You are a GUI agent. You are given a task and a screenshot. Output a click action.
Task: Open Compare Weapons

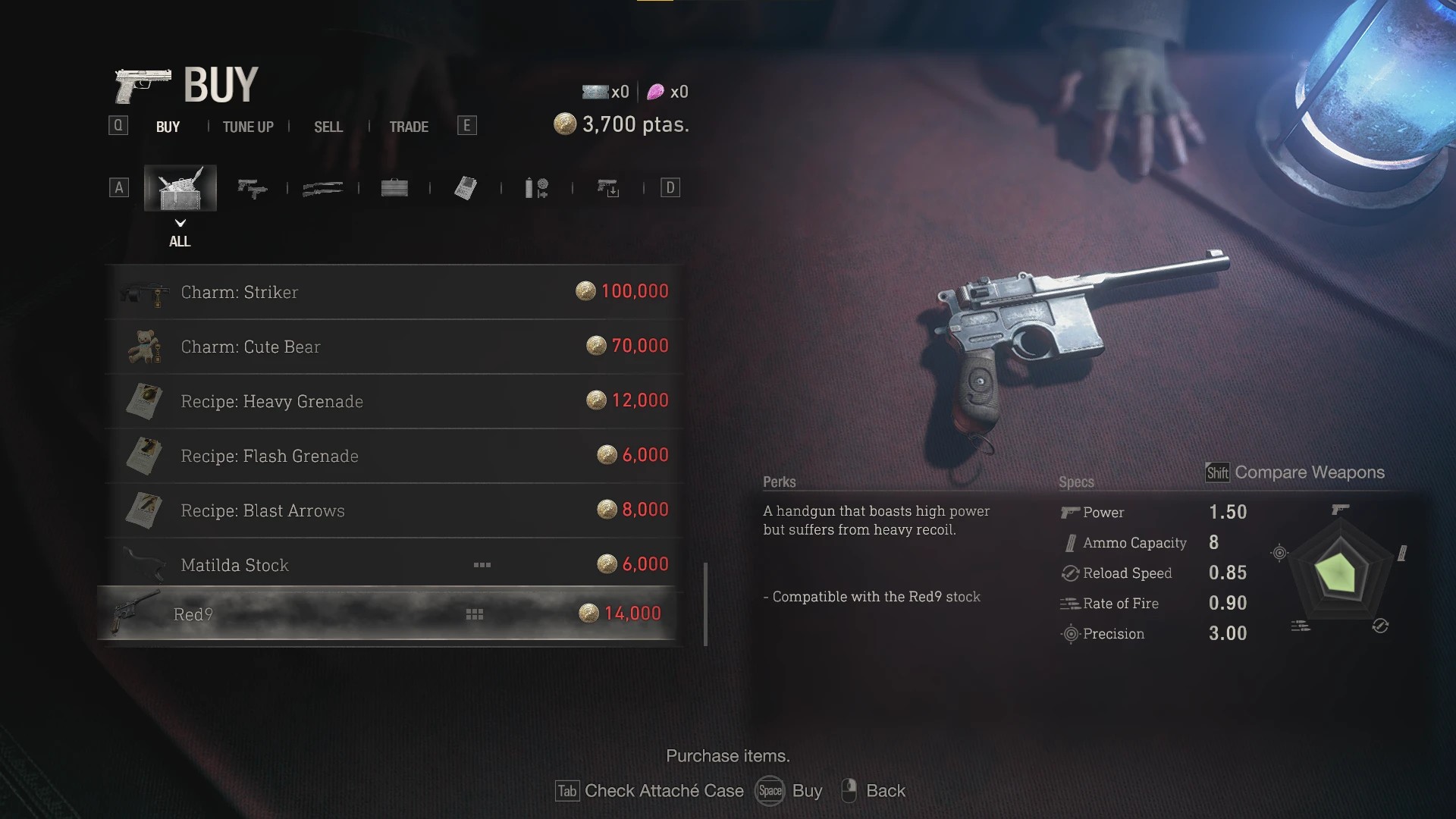(x=1295, y=472)
